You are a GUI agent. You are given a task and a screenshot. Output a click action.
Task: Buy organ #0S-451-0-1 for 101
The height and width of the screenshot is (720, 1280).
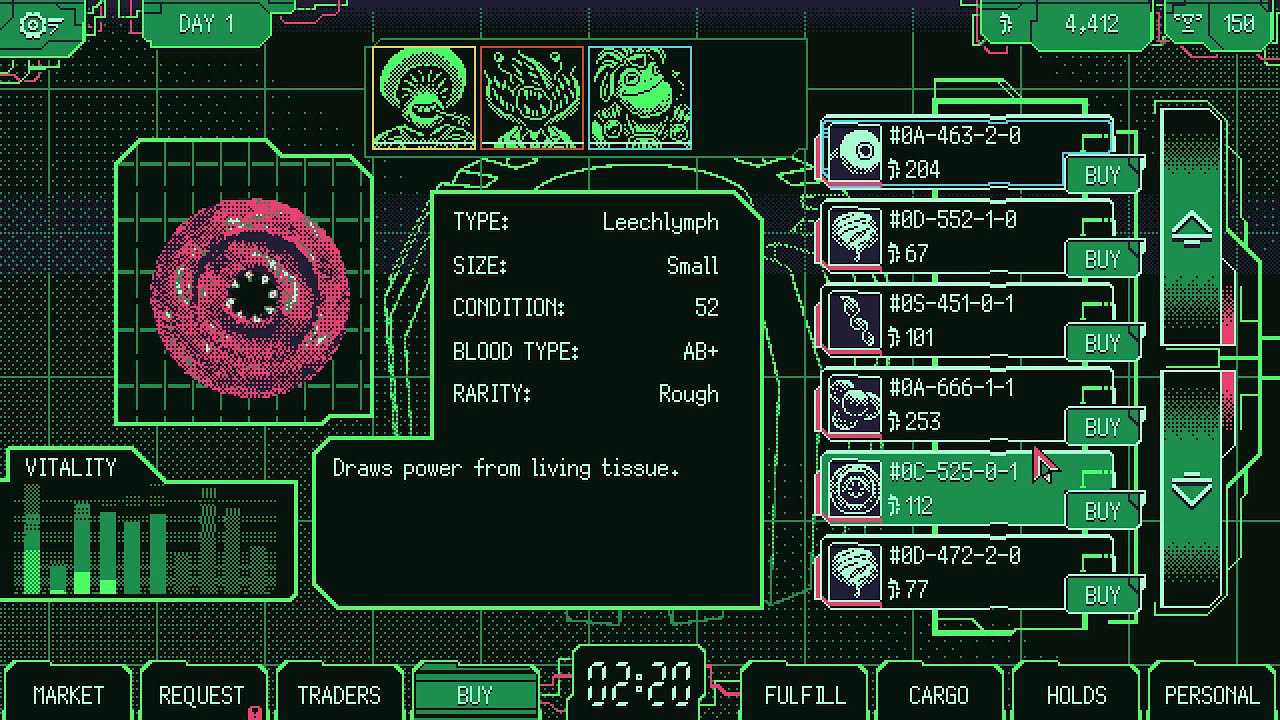point(1102,343)
